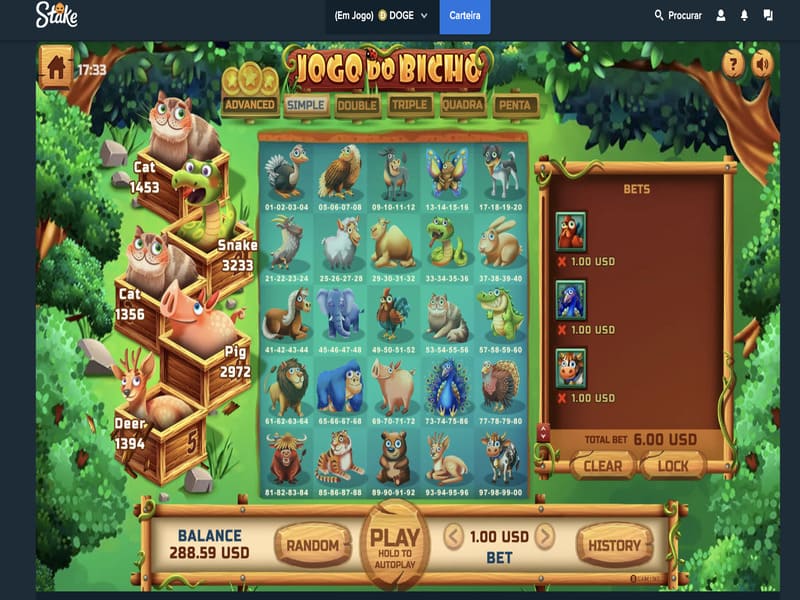Lock the bets with LOCK button
The width and height of the screenshot is (800, 600).
pyautogui.click(x=673, y=465)
